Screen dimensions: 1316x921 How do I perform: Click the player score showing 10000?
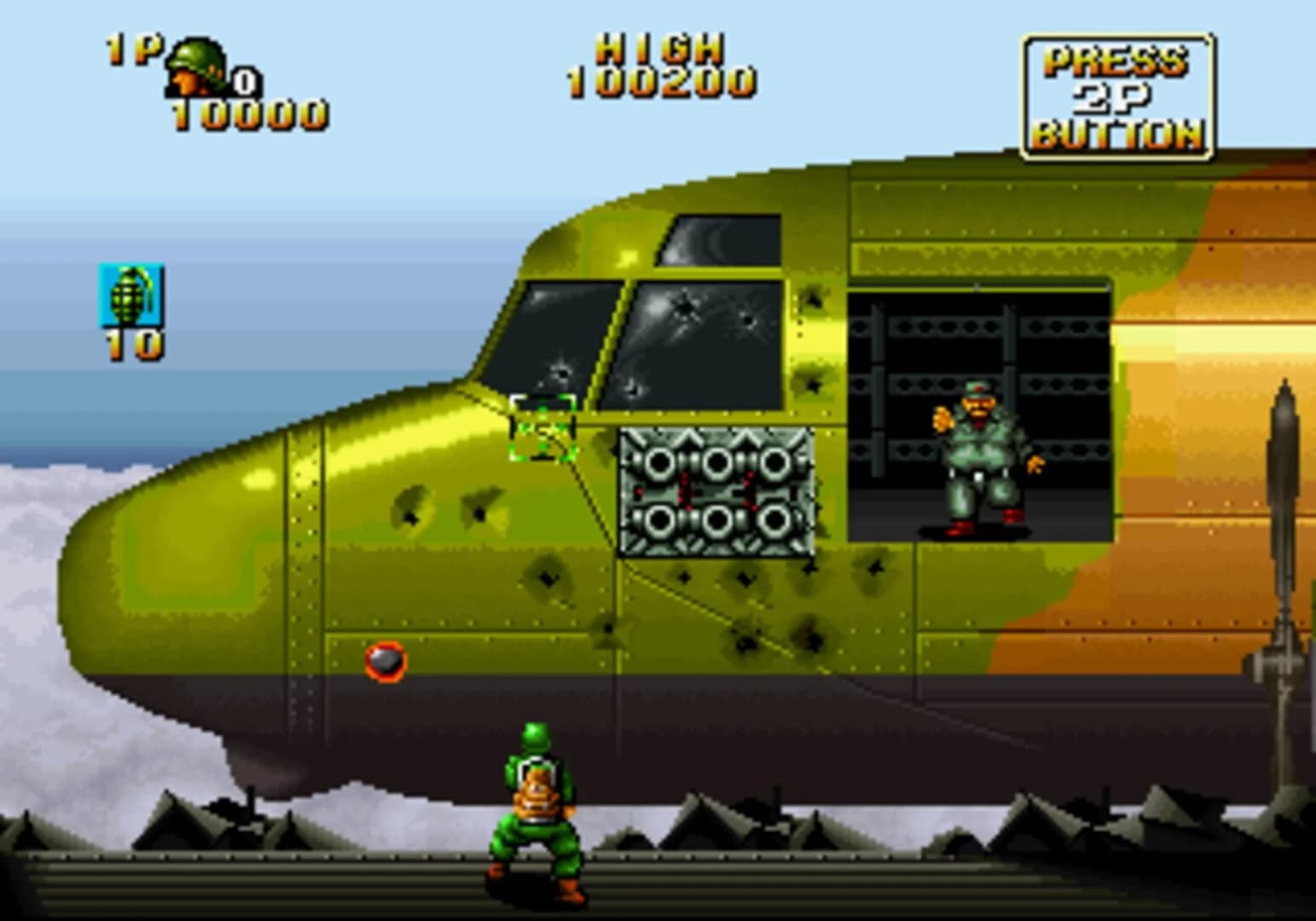(x=247, y=111)
